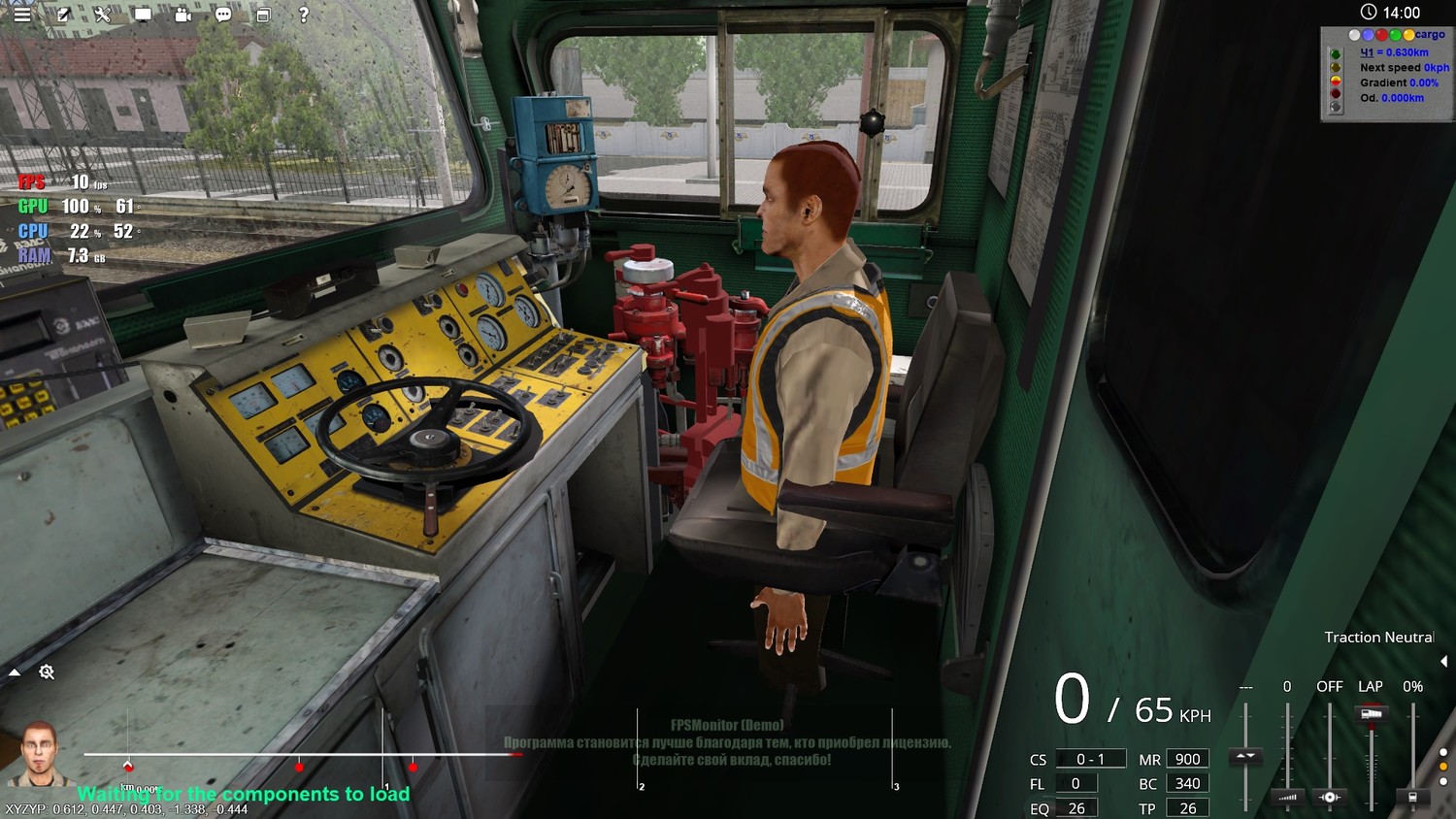Image resolution: width=1456 pixels, height=819 pixels.
Task: Click the orange dot beside the brake levers
Action: coord(1442,767)
